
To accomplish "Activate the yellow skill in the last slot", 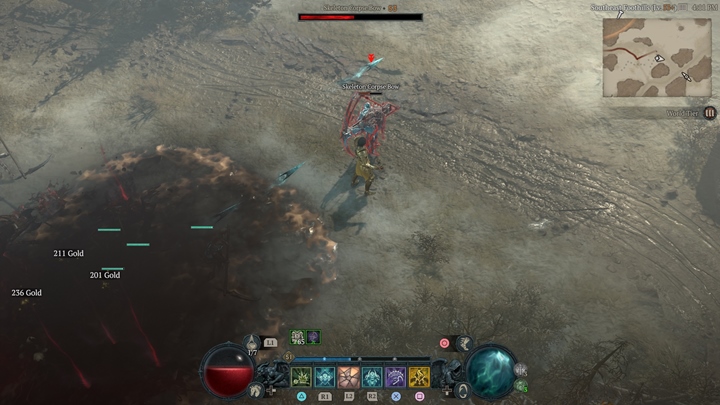I will (x=419, y=377).
